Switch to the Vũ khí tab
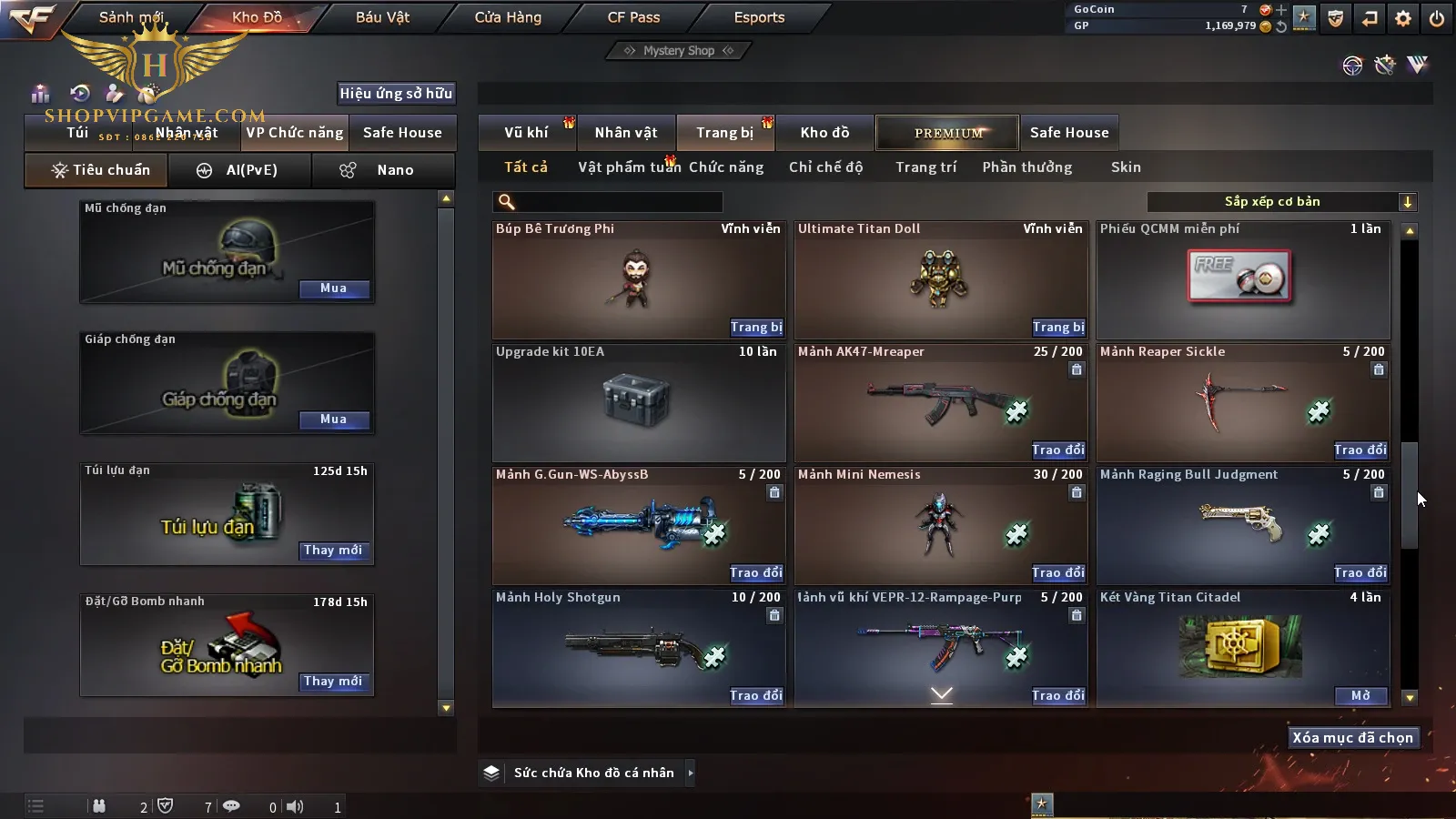1456x819 pixels. pyautogui.click(x=526, y=133)
